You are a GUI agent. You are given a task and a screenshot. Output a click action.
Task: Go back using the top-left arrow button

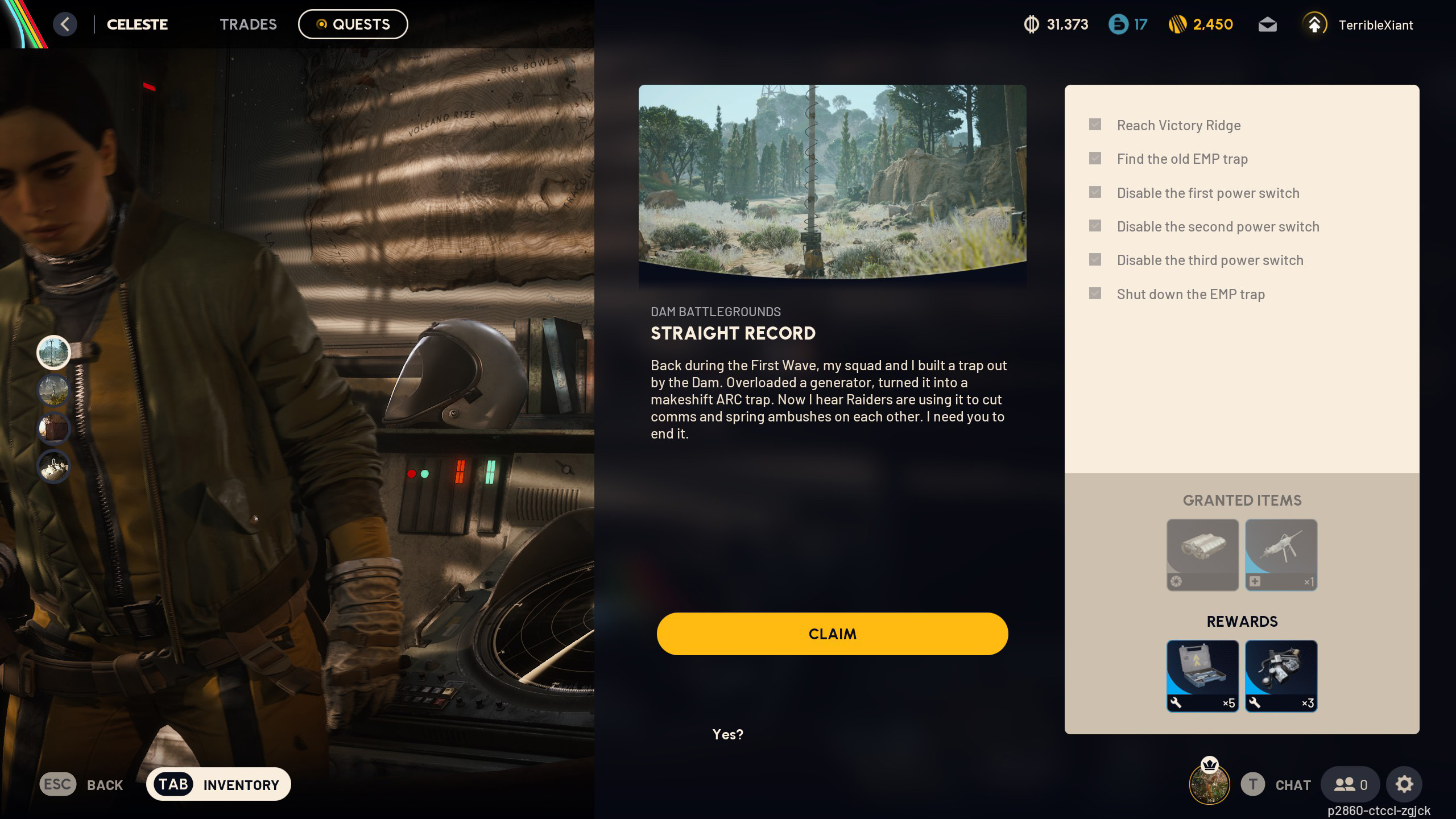click(65, 24)
